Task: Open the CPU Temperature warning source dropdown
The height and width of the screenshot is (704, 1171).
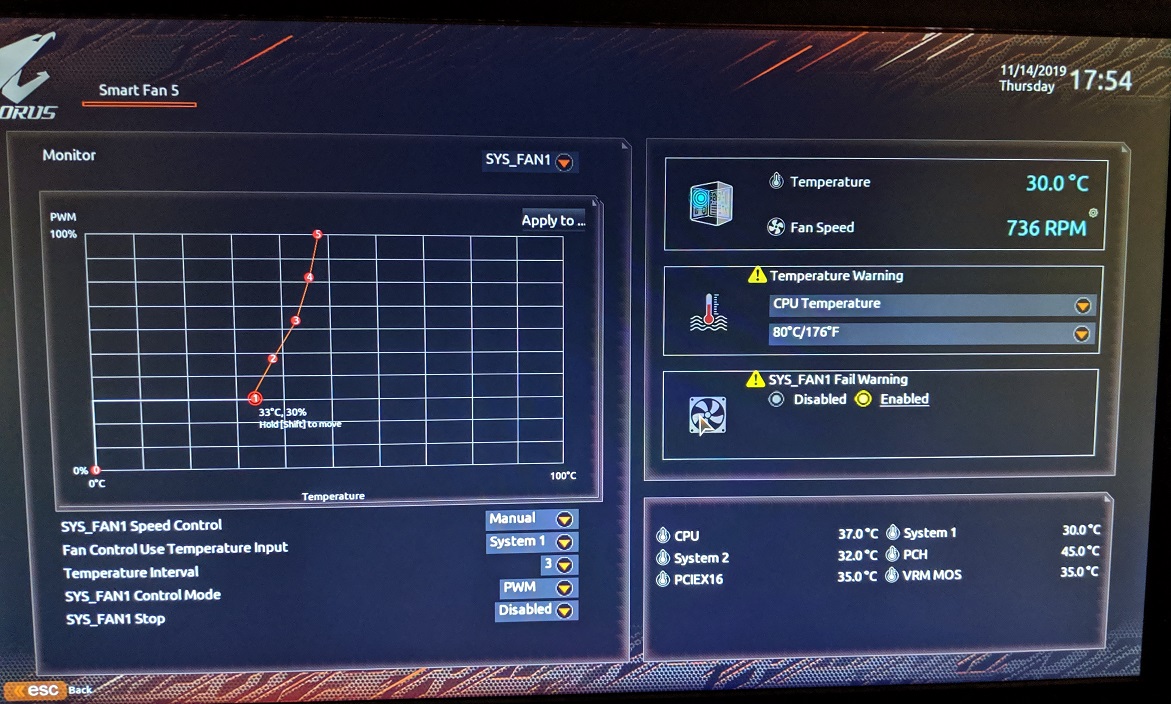Action: (x=1081, y=305)
